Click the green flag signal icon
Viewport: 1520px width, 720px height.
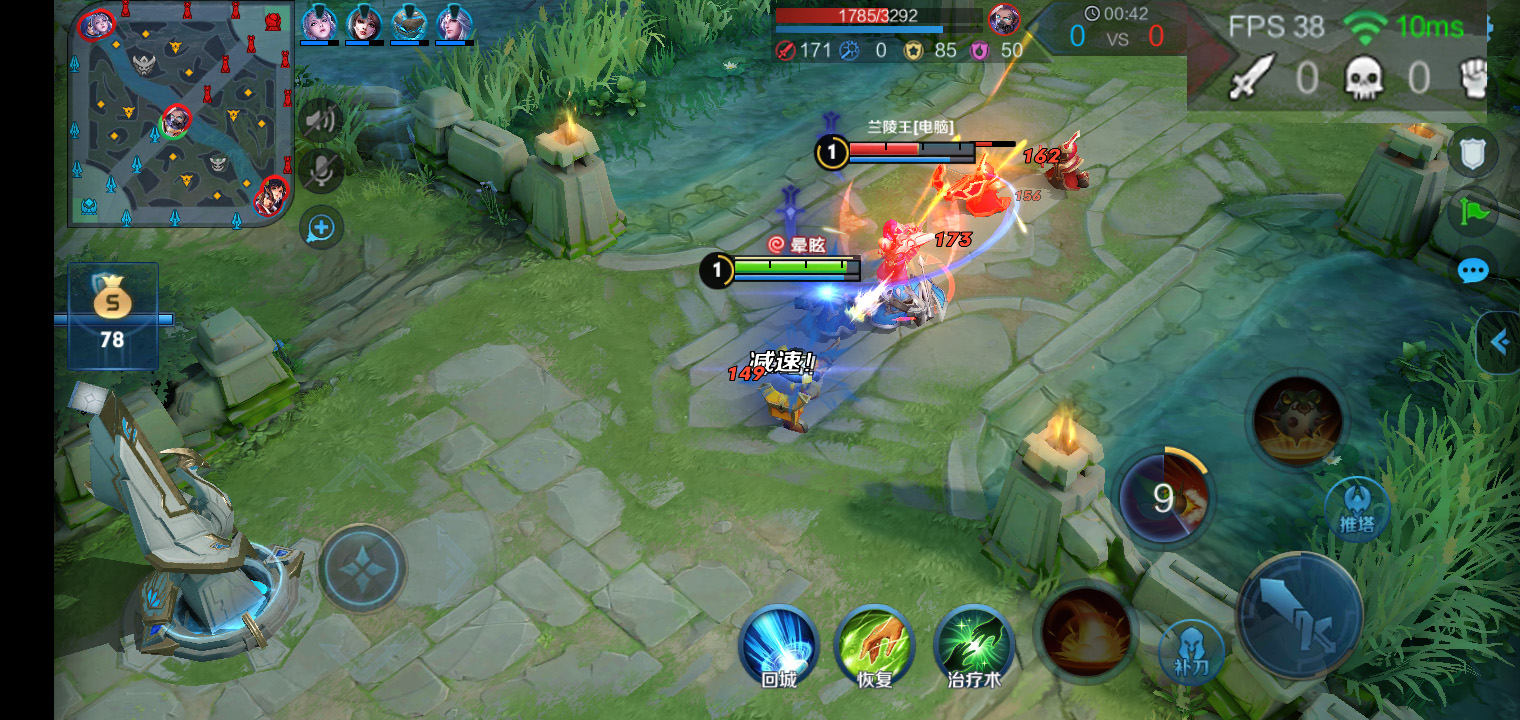(1473, 212)
